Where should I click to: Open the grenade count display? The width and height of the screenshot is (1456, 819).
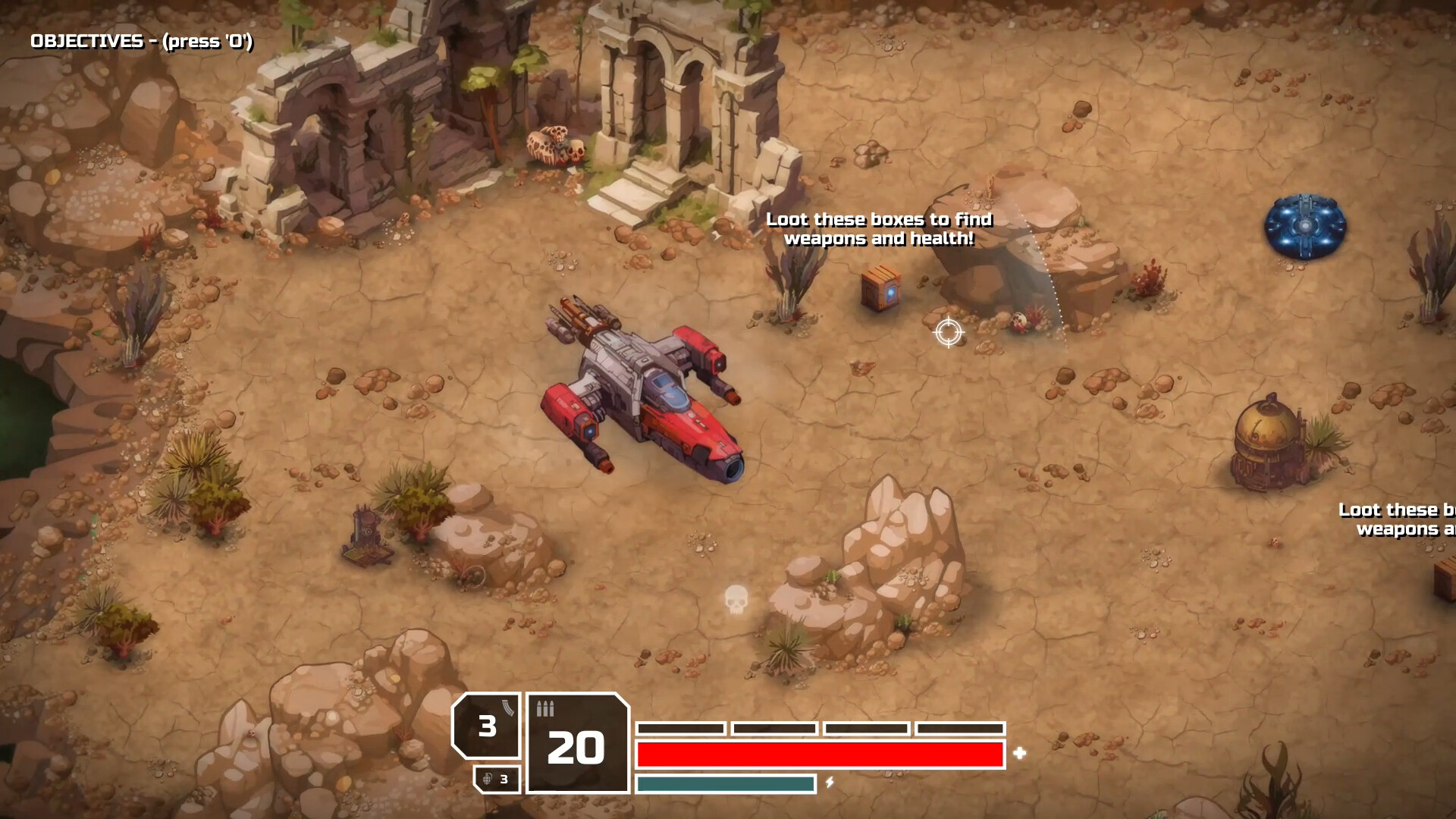[x=497, y=779]
